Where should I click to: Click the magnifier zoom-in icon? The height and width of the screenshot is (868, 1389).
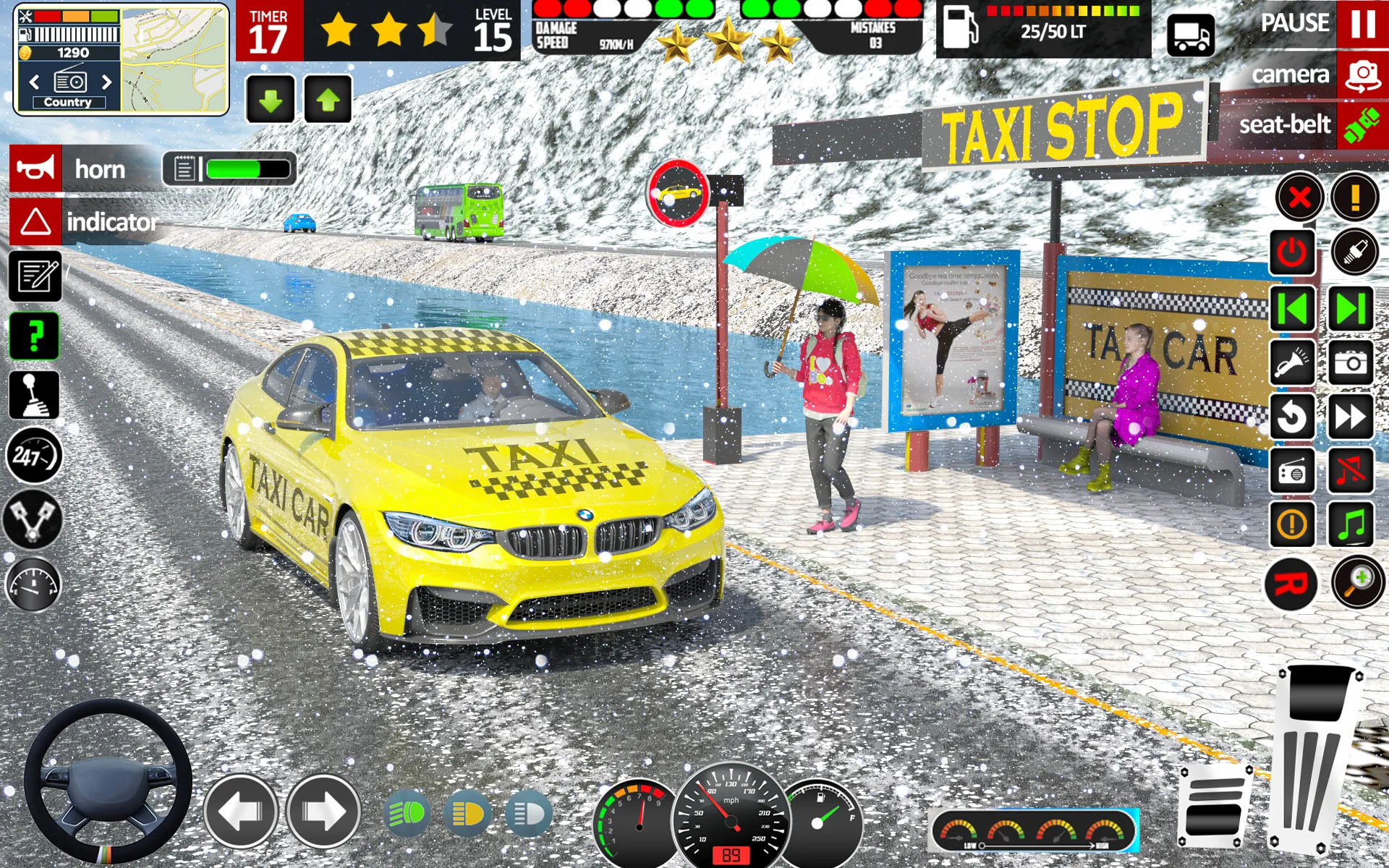pos(1358,583)
